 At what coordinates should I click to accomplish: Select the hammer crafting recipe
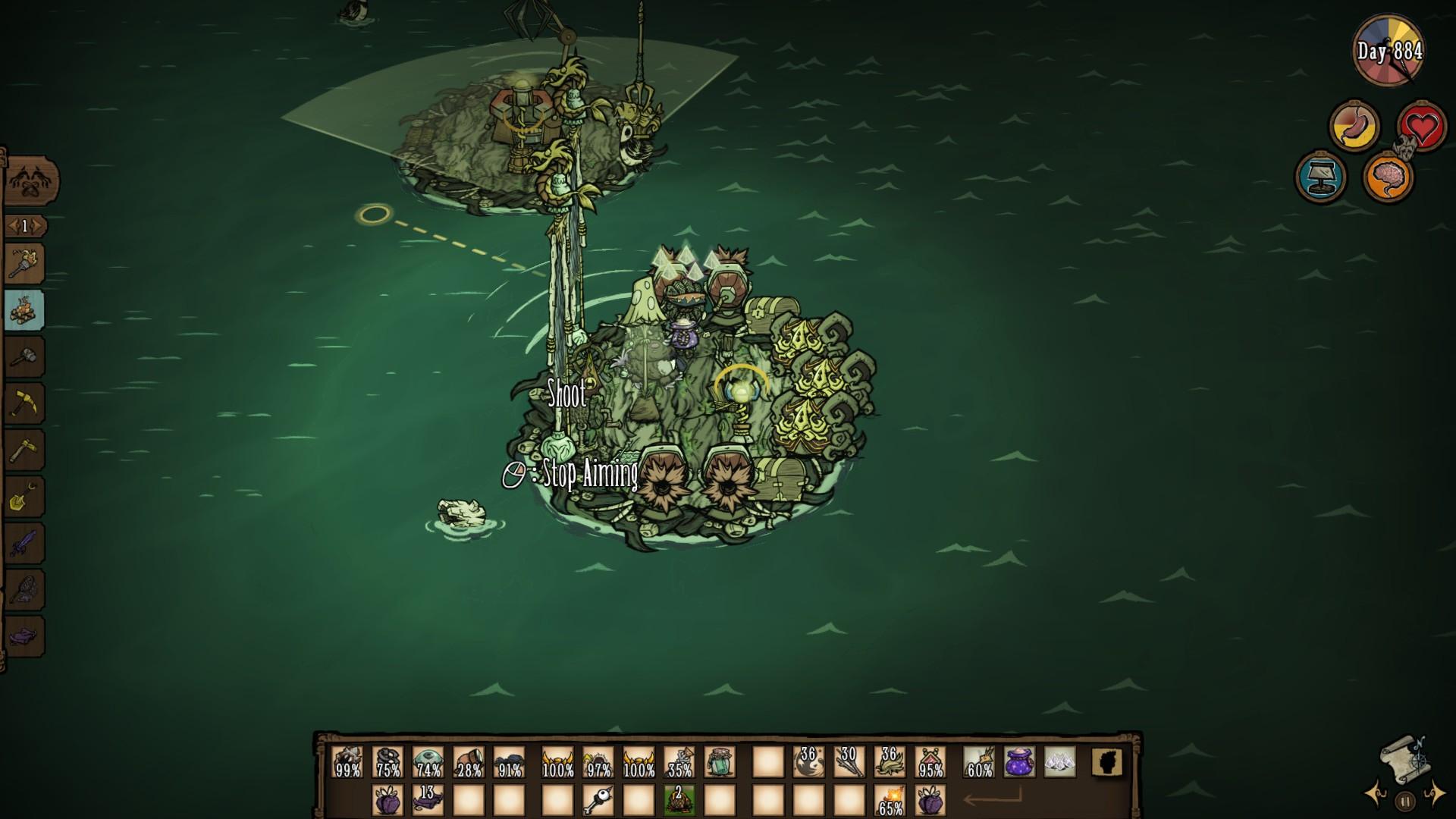(x=25, y=357)
